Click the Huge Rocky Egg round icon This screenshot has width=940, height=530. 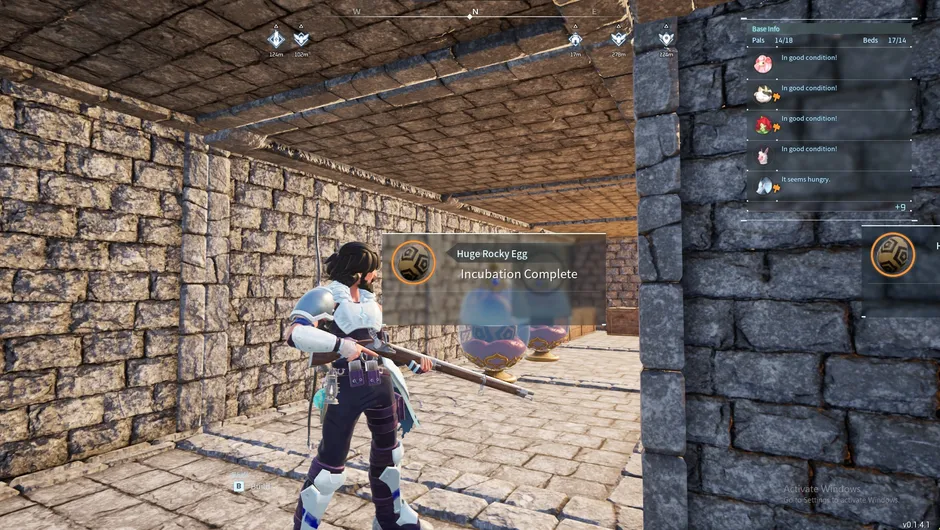click(412, 263)
